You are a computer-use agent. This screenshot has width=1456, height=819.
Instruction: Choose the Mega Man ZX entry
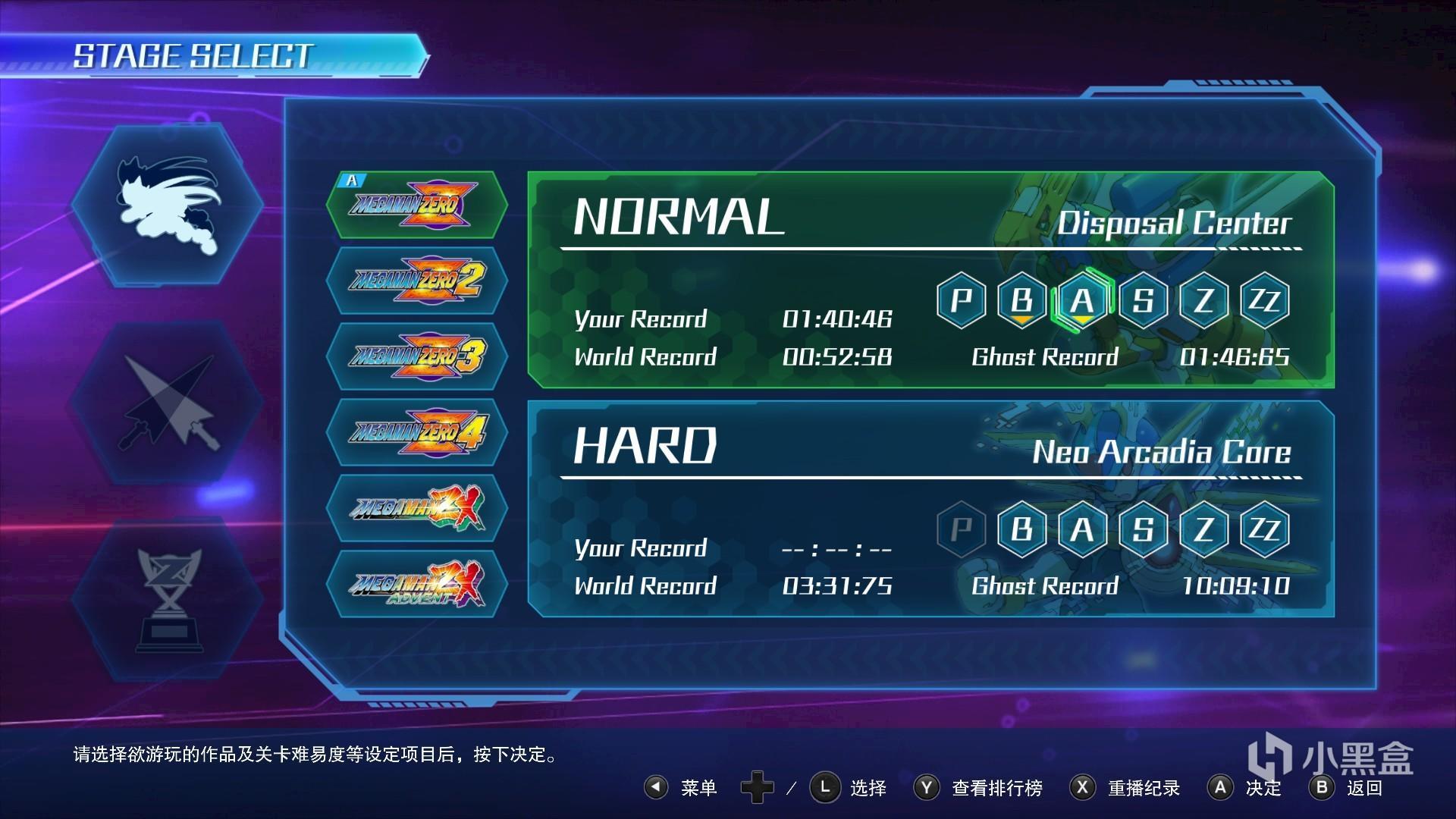pyautogui.click(x=416, y=508)
